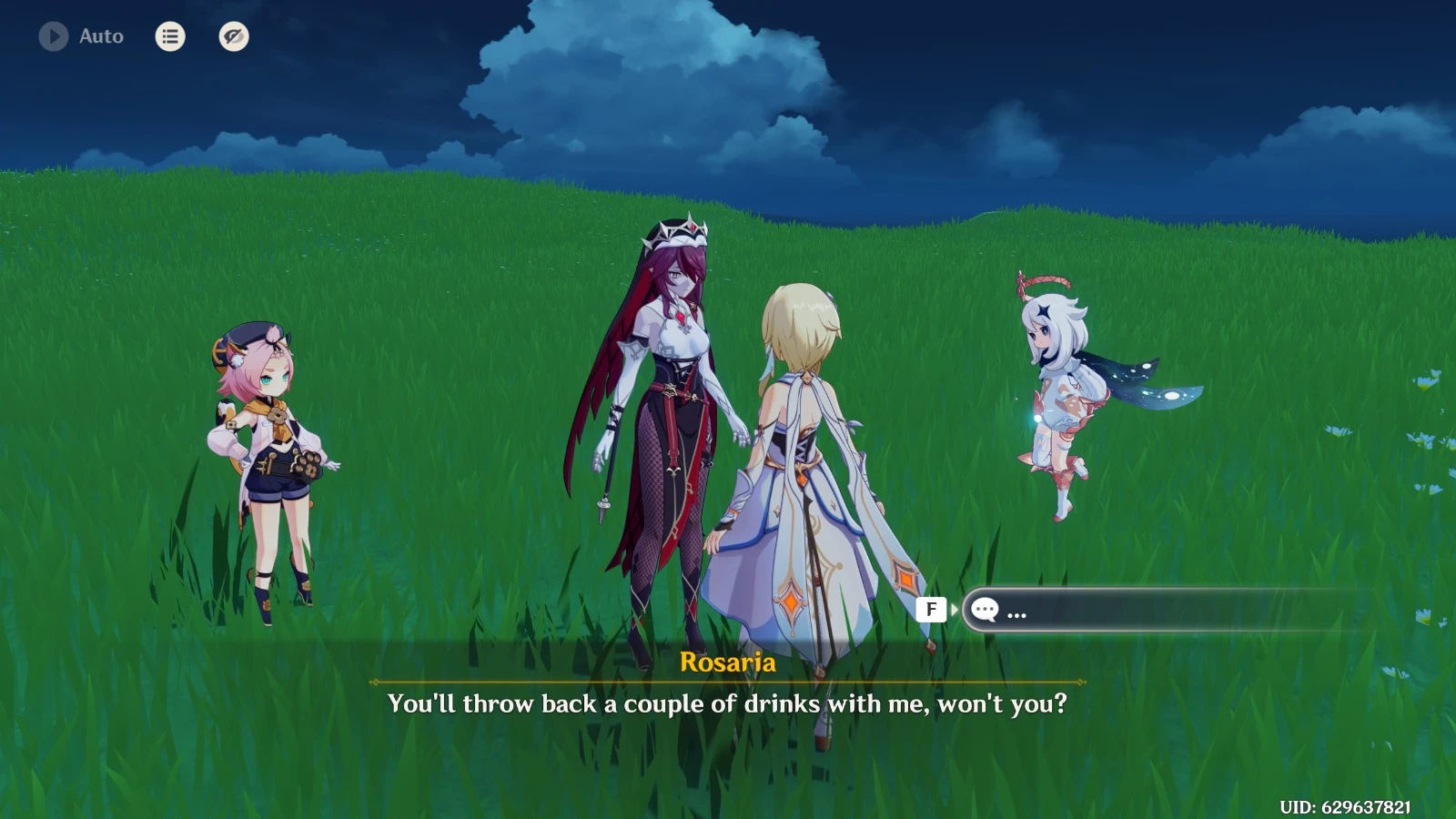Toggle UI visibility with the eye icon
This screenshot has width=1456, height=819.
(235, 36)
